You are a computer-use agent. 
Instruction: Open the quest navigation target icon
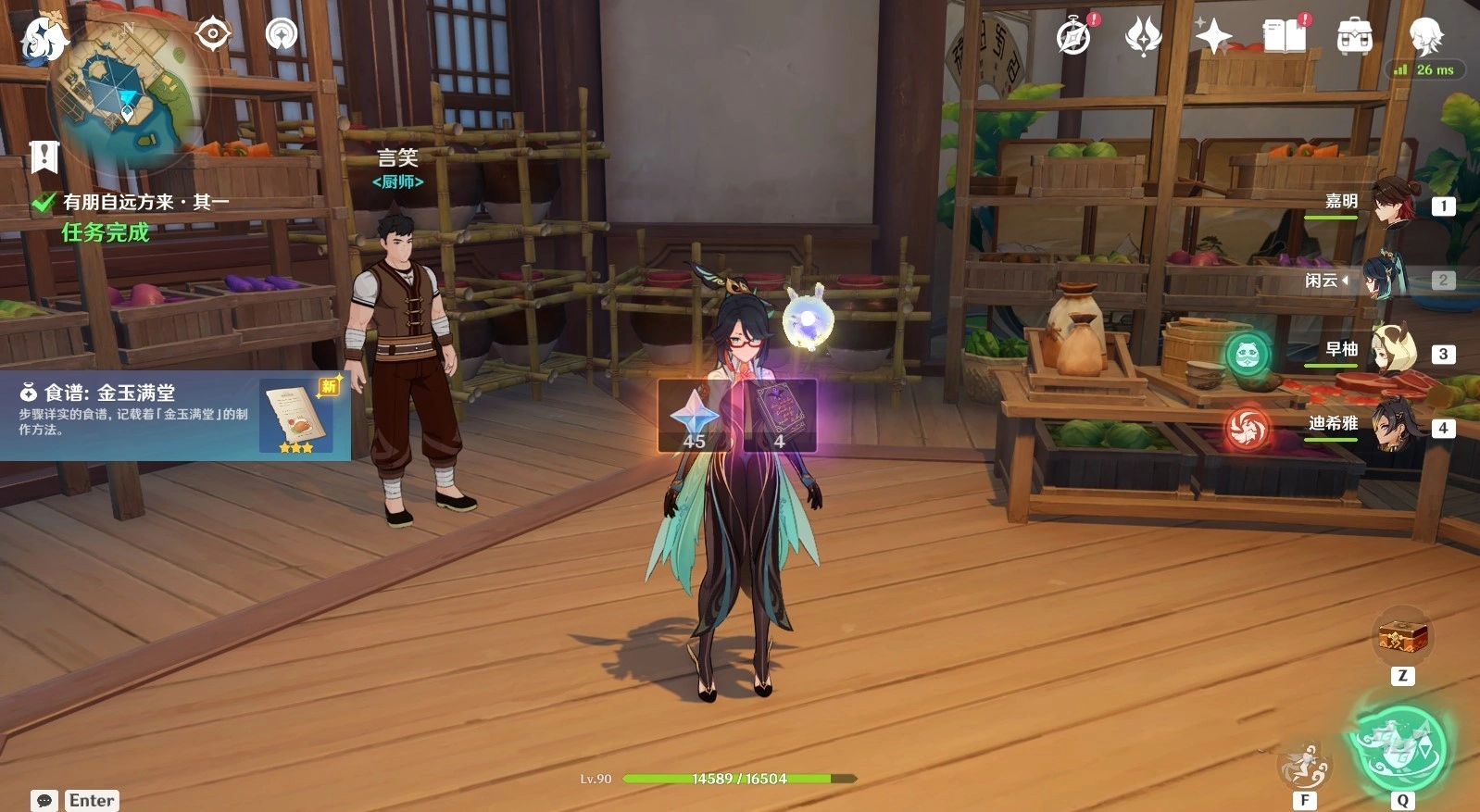point(213,34)
